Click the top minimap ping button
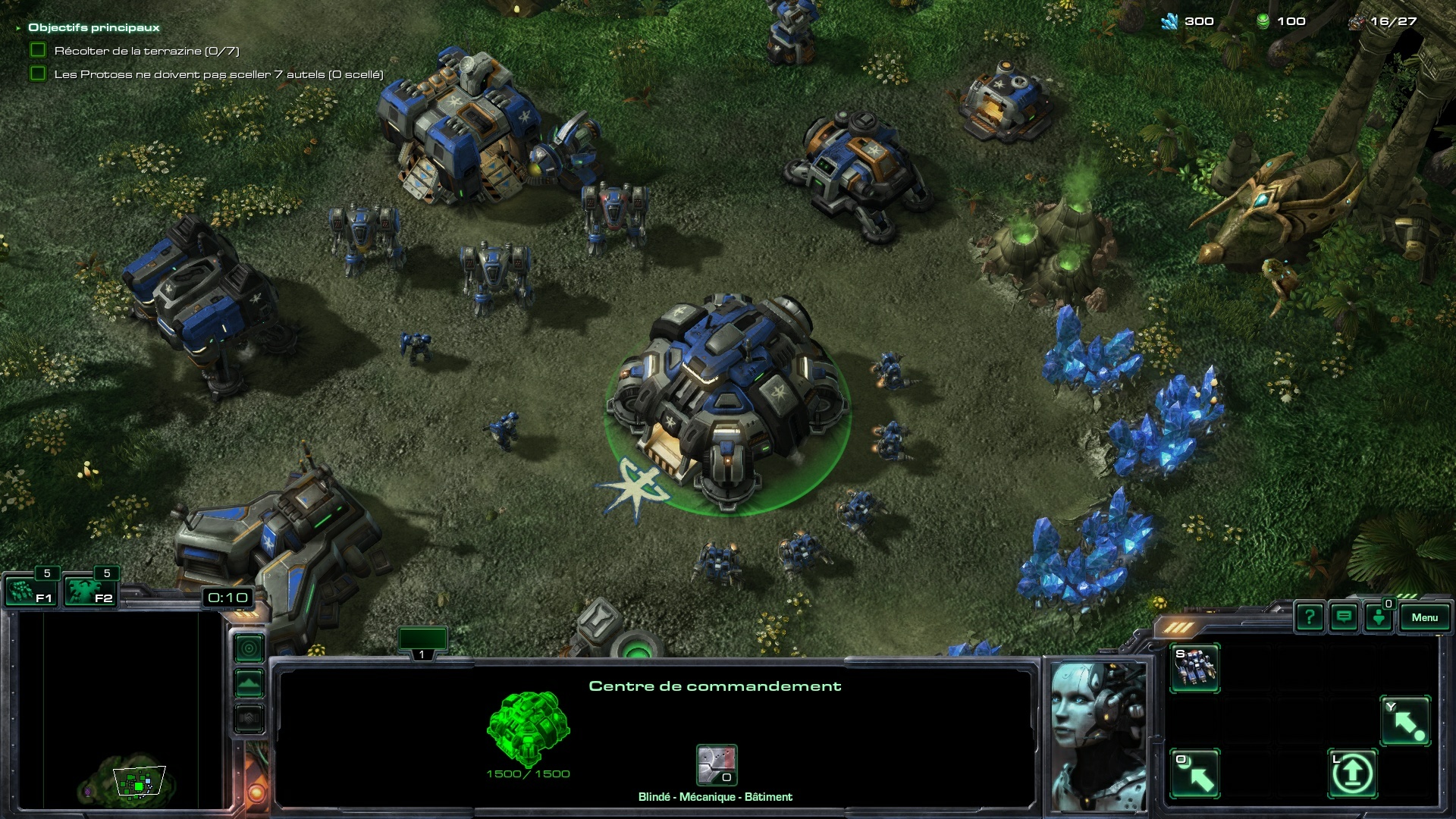The width and height of the screenshot is (1456, 819). pyautogui.click(x=249, y=648)
